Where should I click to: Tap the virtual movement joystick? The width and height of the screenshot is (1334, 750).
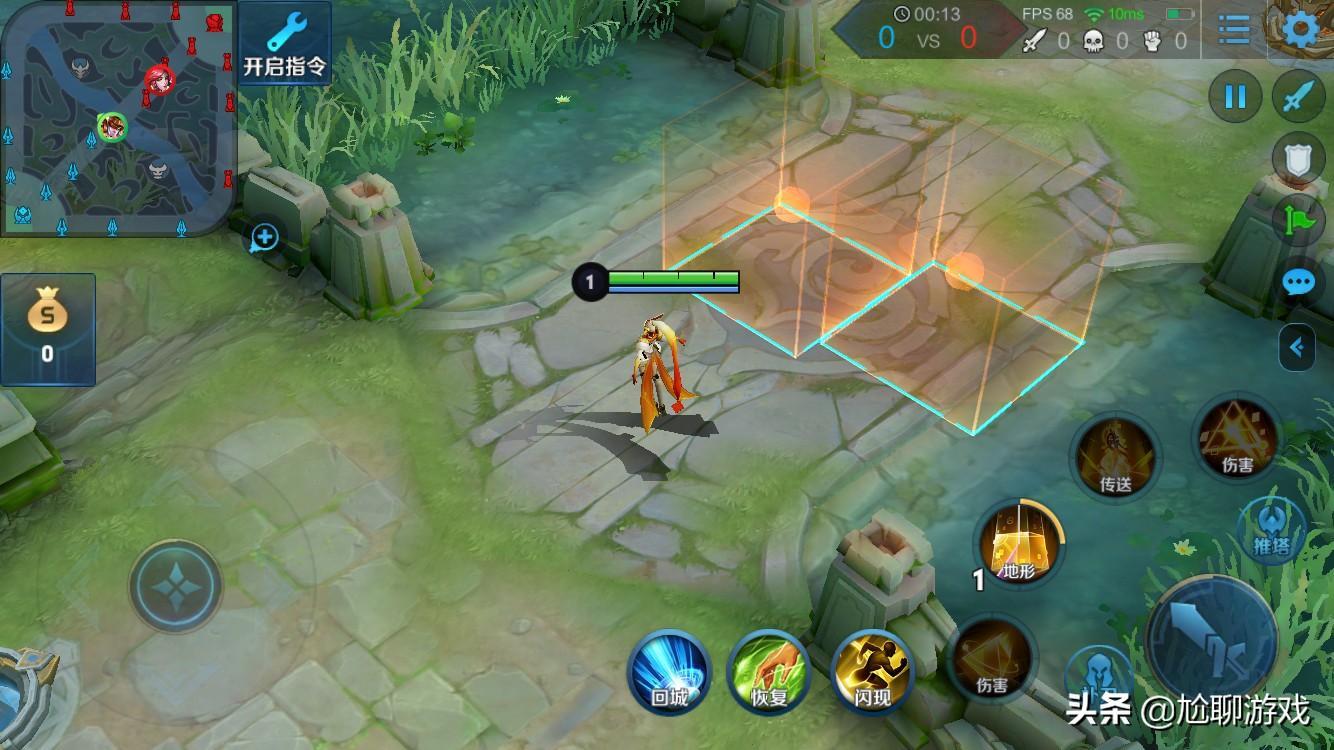pos(176,587)
